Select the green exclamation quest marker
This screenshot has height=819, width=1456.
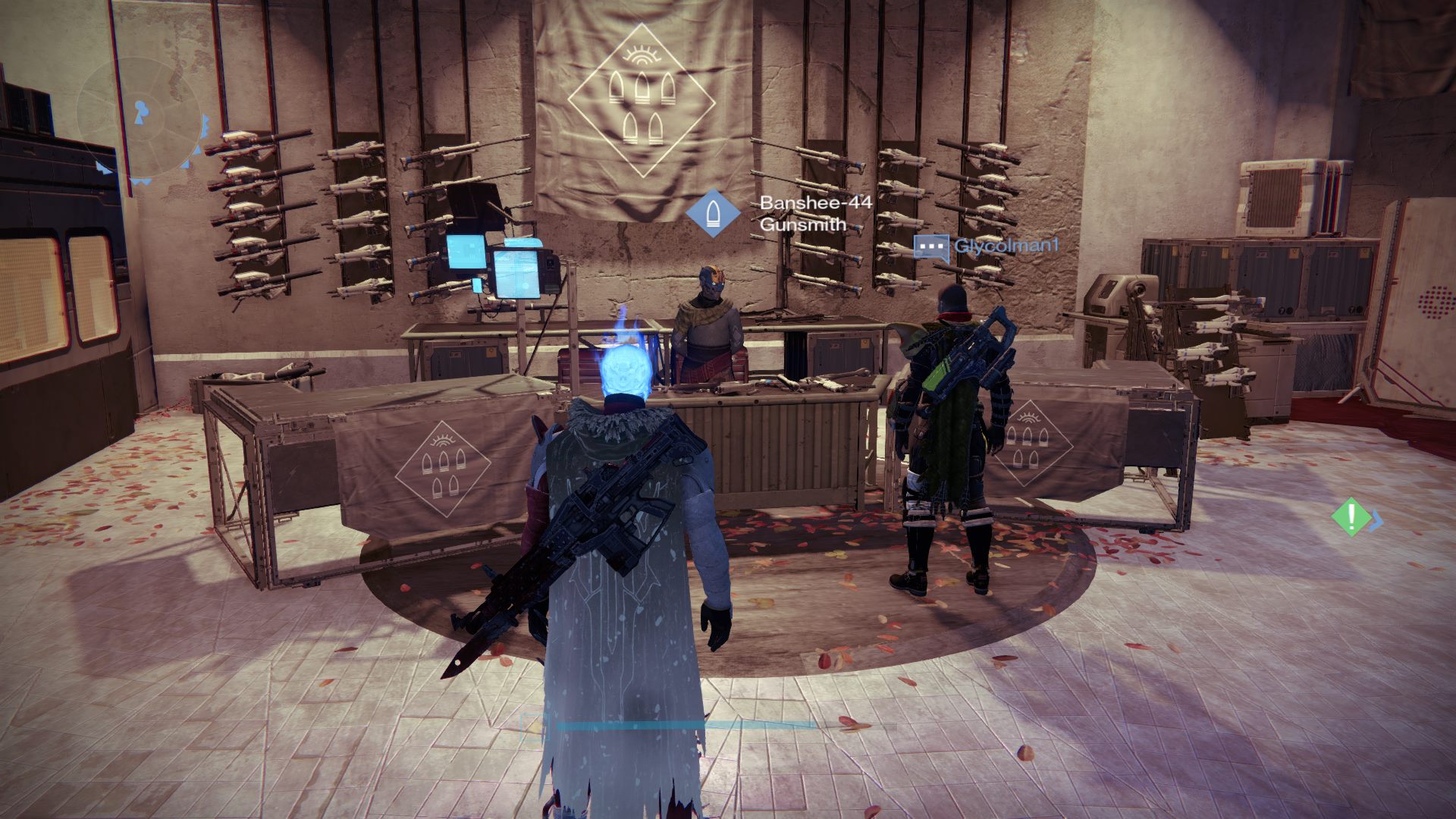pyautogui.click(x=1351, y=516)
